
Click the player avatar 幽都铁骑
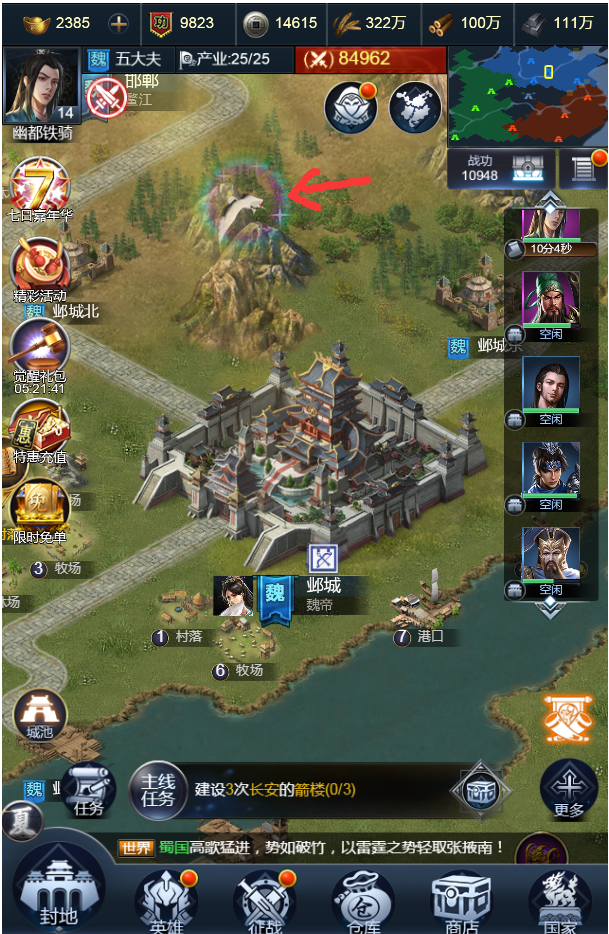point(40,88)
